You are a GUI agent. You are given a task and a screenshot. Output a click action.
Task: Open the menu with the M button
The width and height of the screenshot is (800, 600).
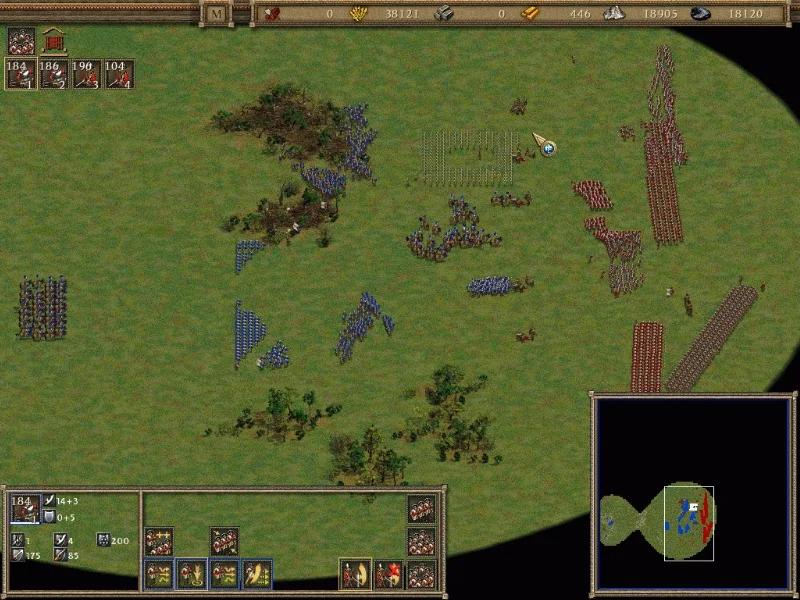217,14
